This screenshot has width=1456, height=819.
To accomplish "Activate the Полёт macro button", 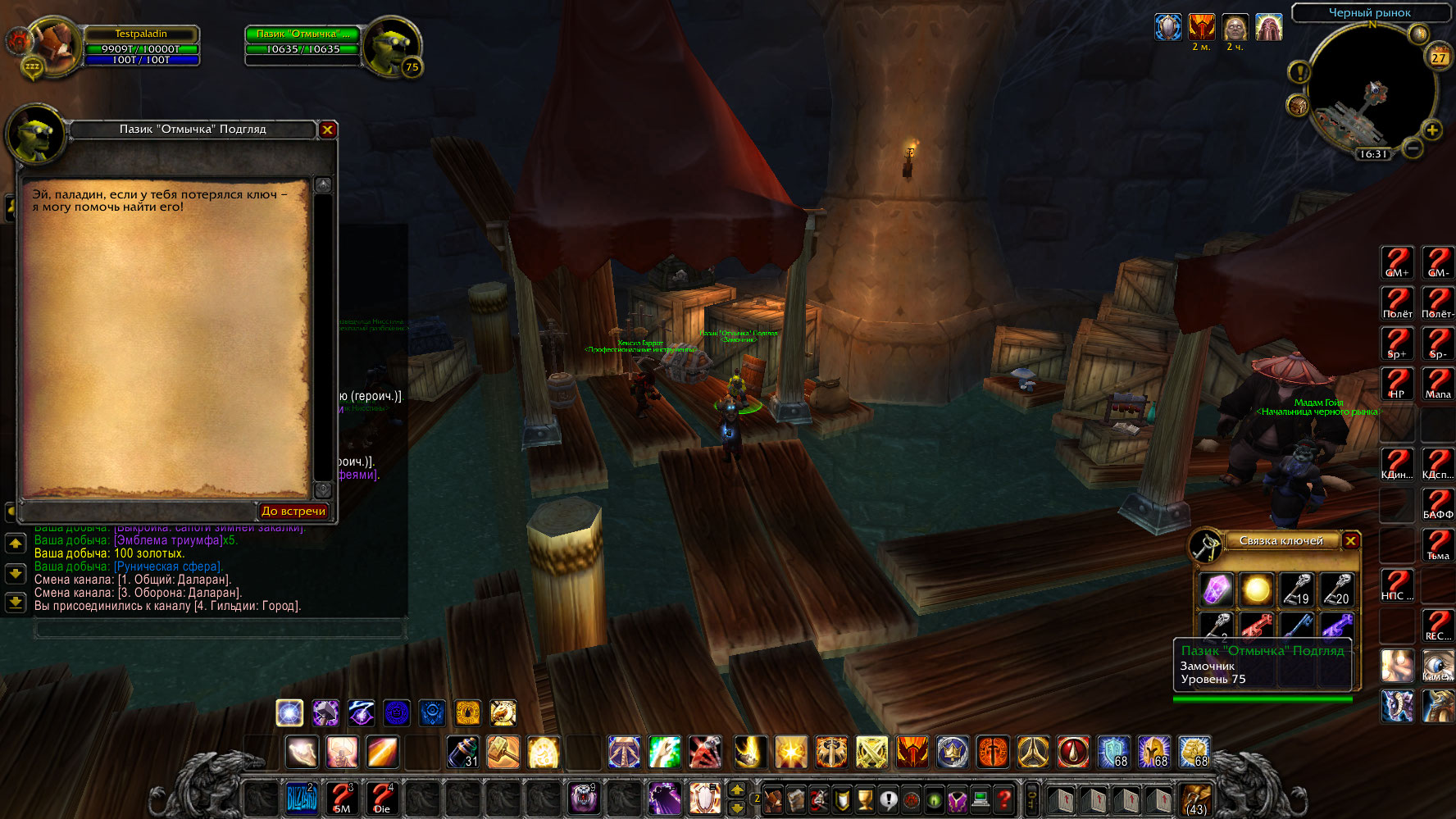I will pyautogui.click(x=1397, y=303).
